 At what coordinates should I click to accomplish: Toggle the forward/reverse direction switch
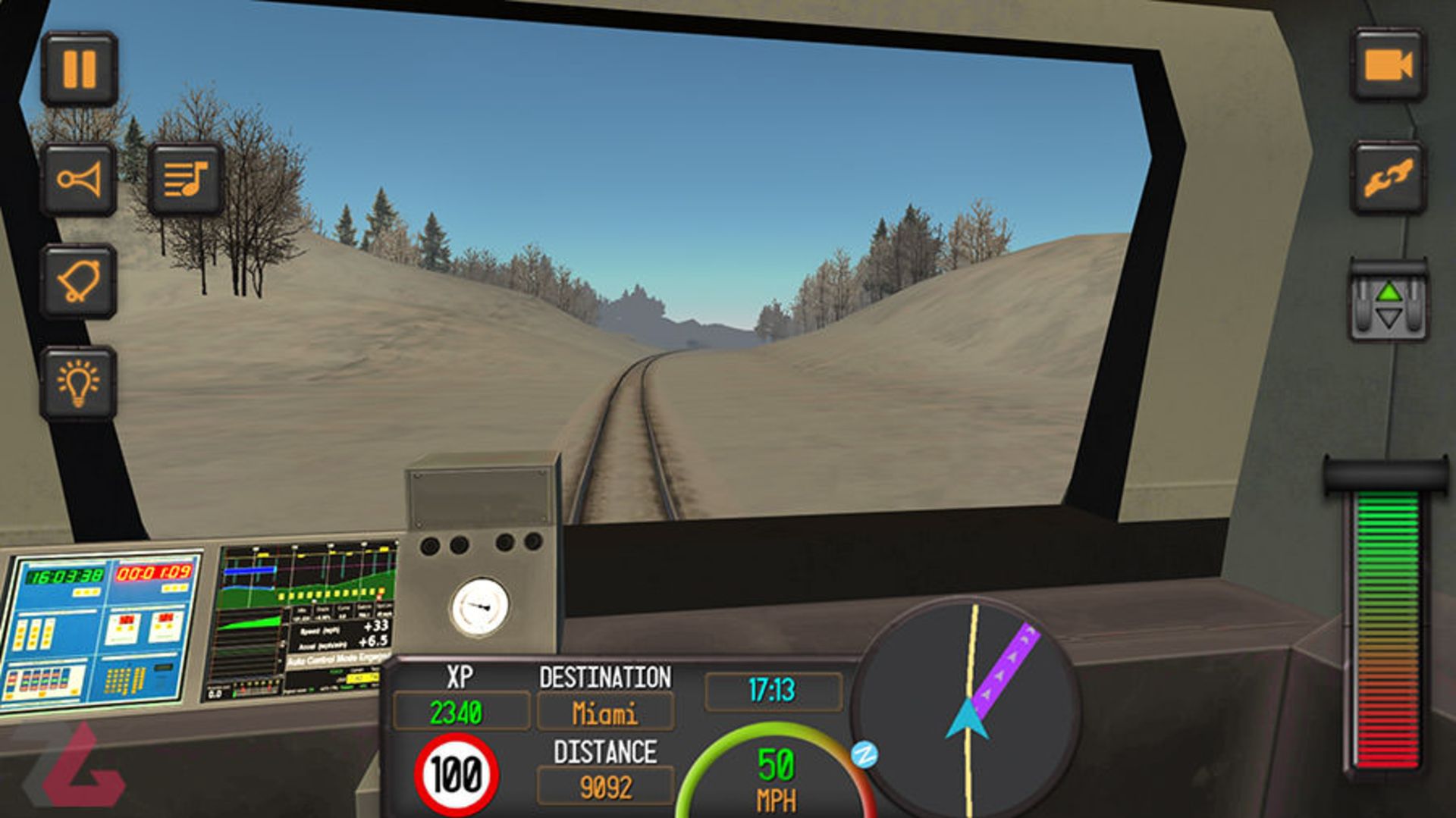[x=1388, y=304]
